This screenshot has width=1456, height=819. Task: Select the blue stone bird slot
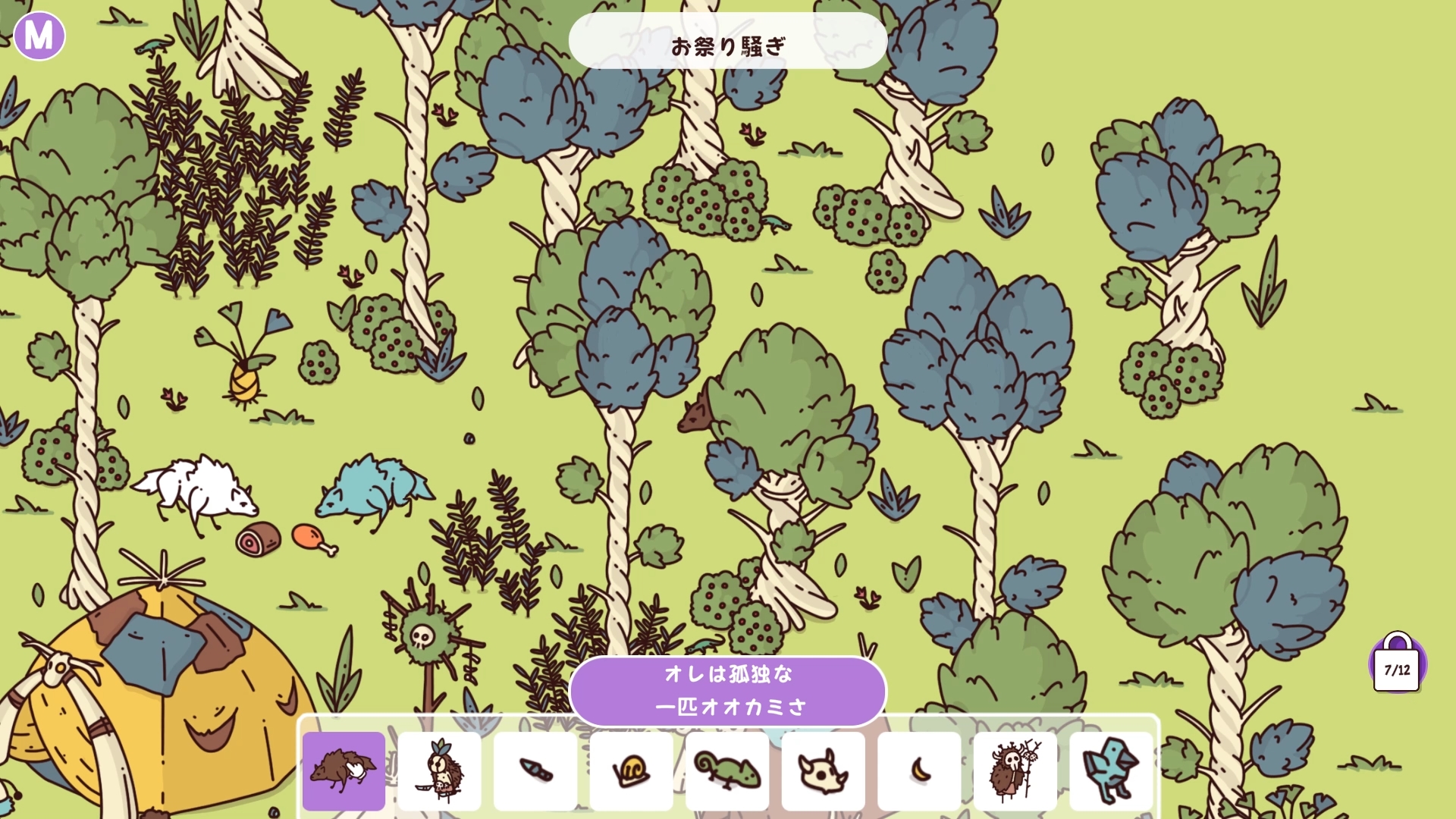(x=1110, y=770)
